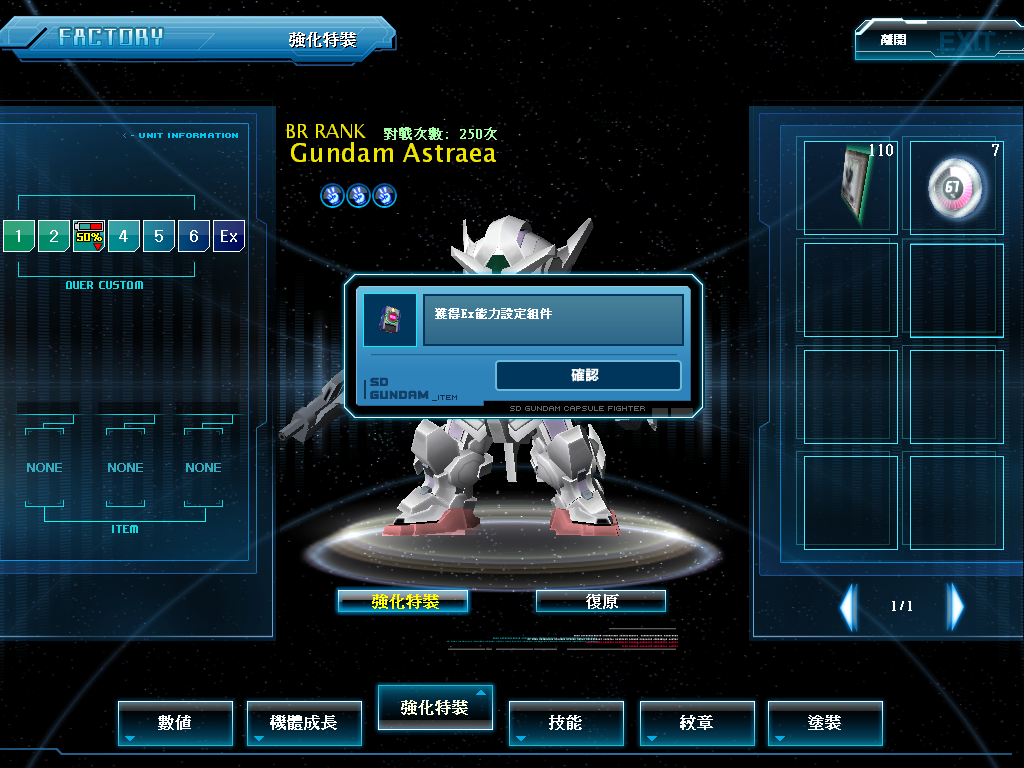Select custom slot 1

18,237
